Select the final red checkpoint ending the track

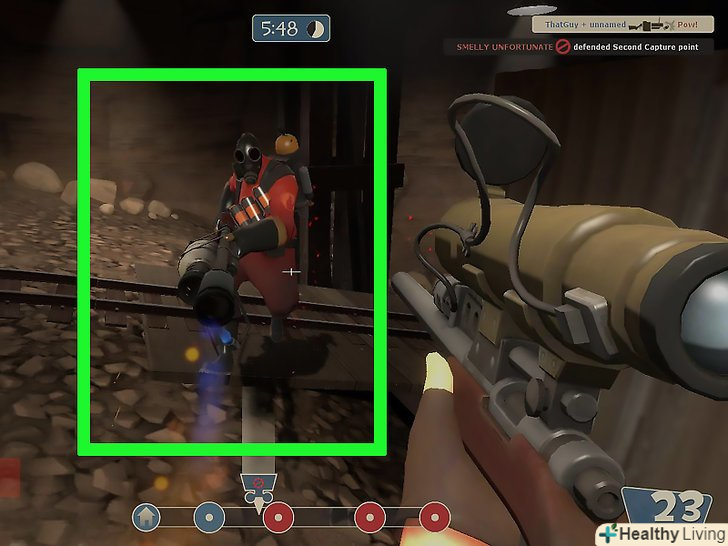pos(434,517)
